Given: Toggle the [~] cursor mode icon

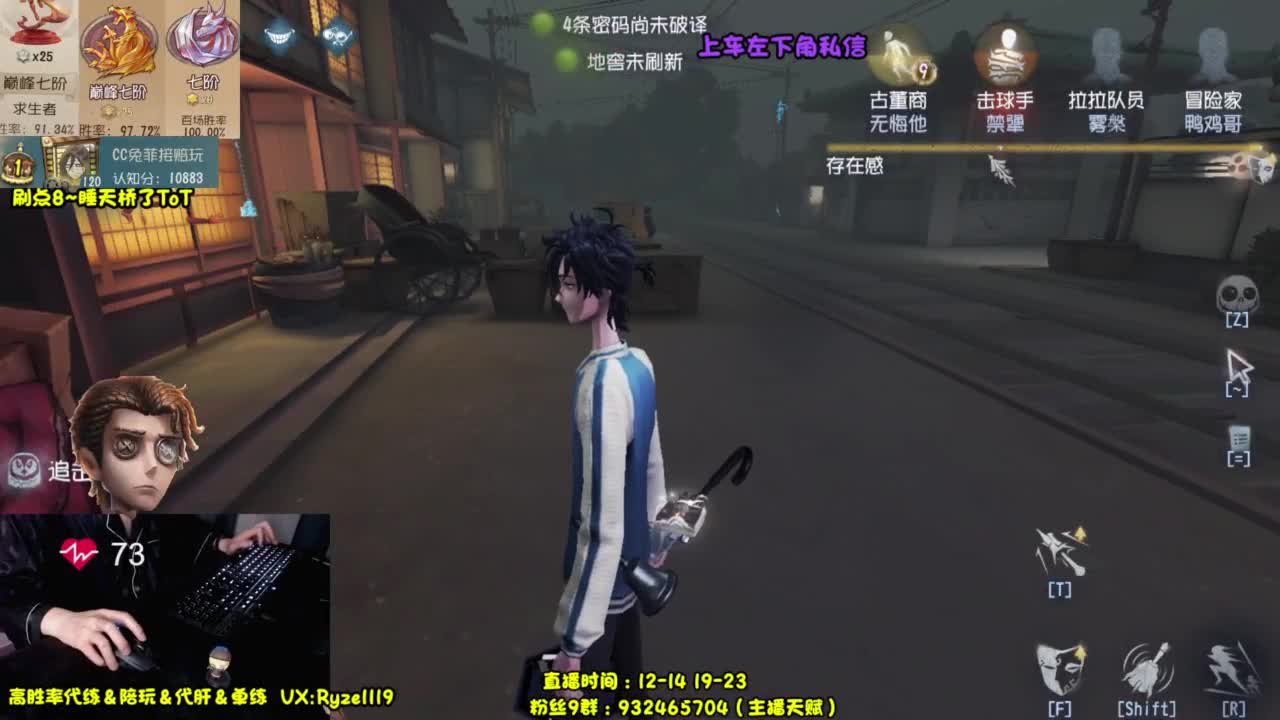Looking at the screenshot, I should (x=1240, y=365).
